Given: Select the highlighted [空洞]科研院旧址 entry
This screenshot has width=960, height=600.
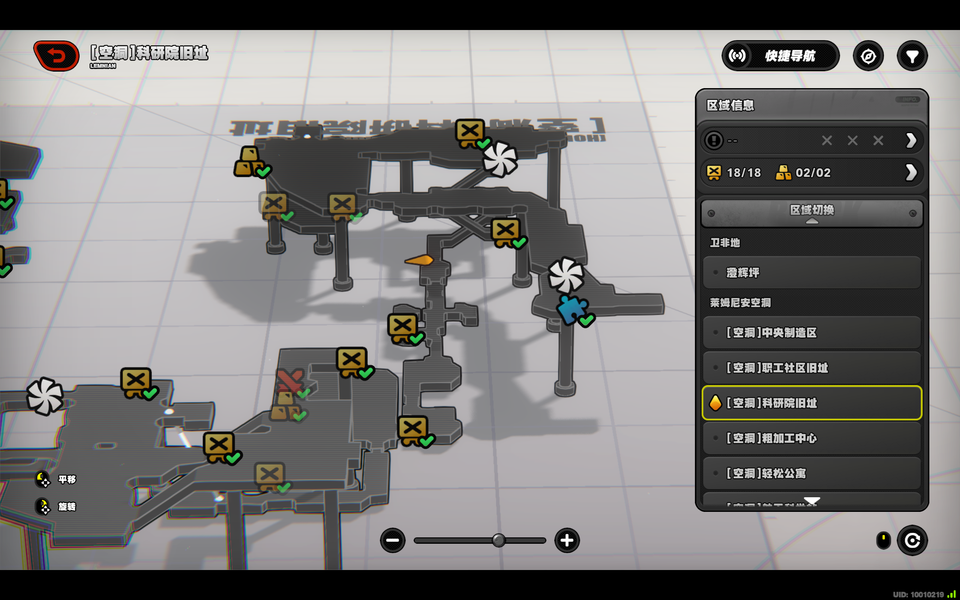Looking at the screenshot, I should pyautogui.click(x=811, y=403).
